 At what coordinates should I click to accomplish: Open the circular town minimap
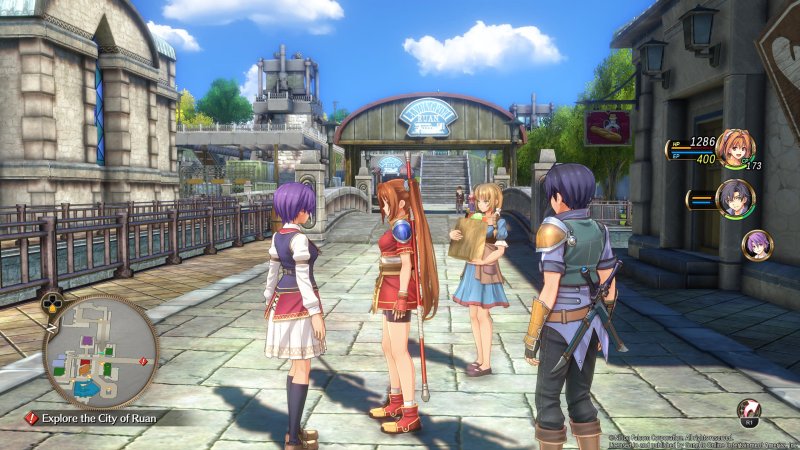click(x=100, y=351)
